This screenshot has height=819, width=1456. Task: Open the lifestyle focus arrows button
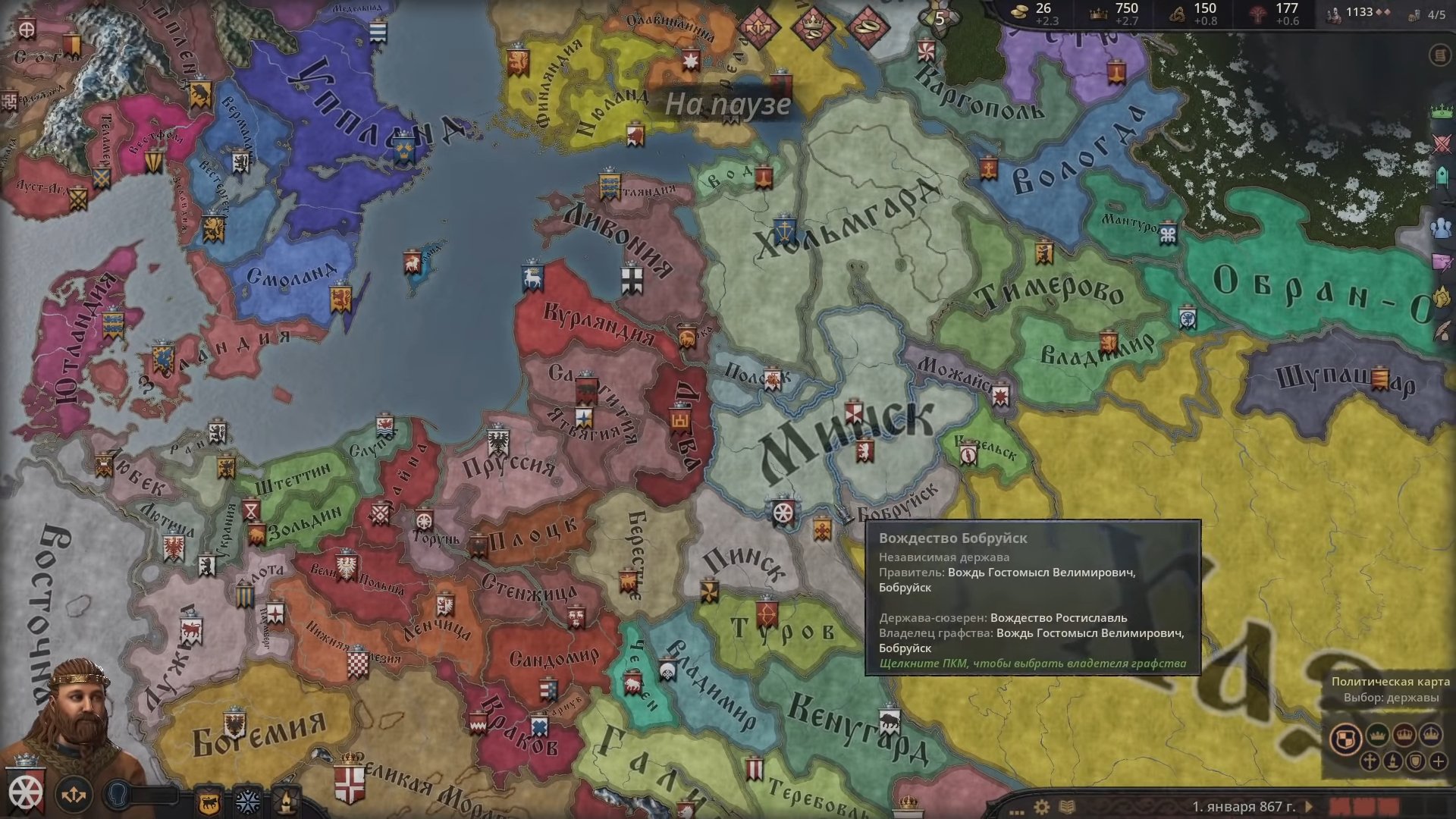tap(74, 795)
